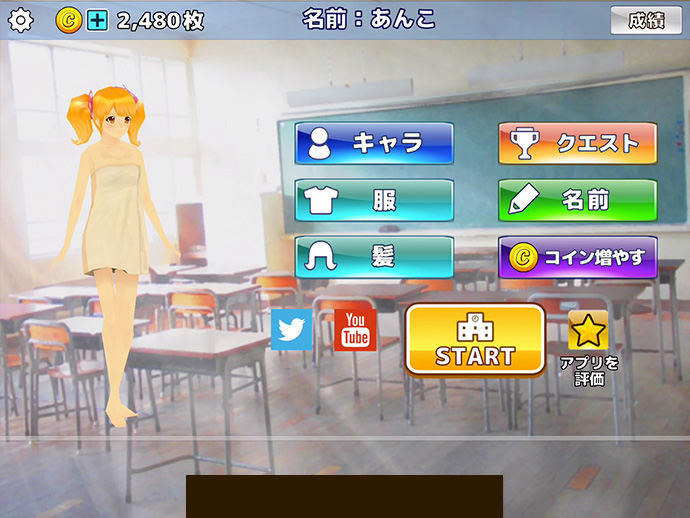The width and height of the screenshot is (690, 518).
Task: Open the キャラ character menu
Action: pos(374,143)
